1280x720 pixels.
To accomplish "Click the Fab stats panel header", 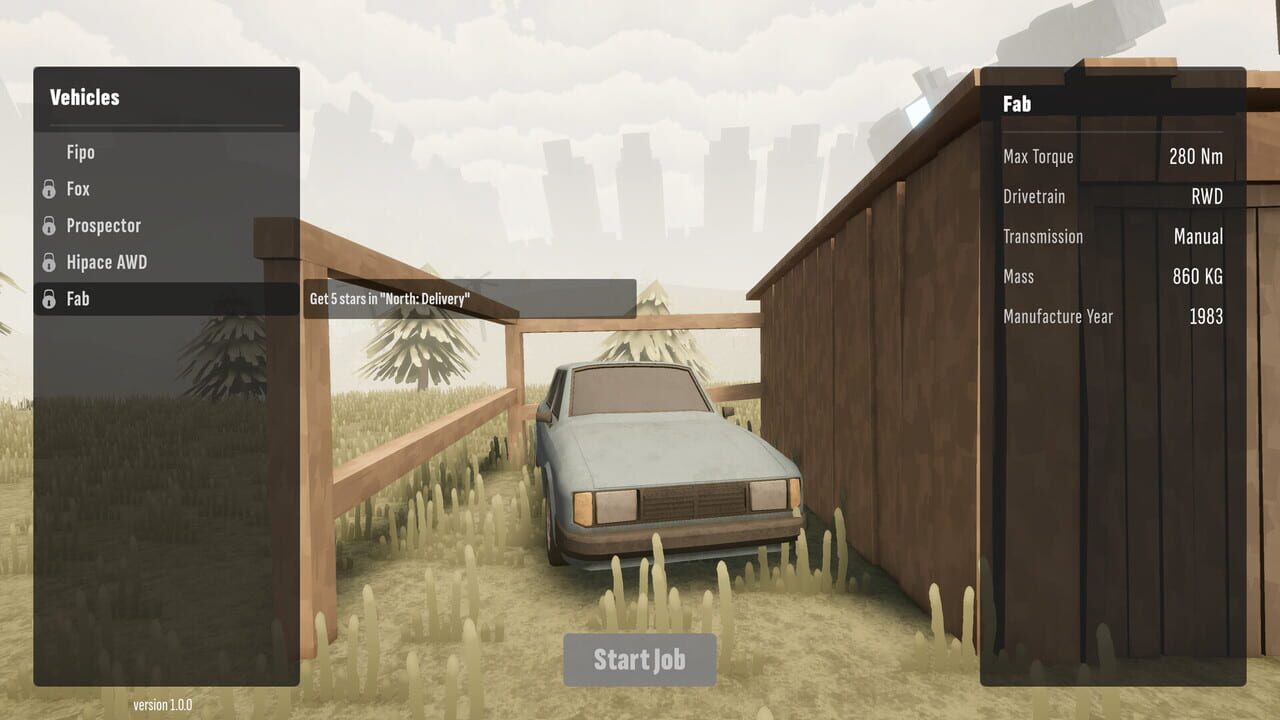I will click(x=1017, y=103).
